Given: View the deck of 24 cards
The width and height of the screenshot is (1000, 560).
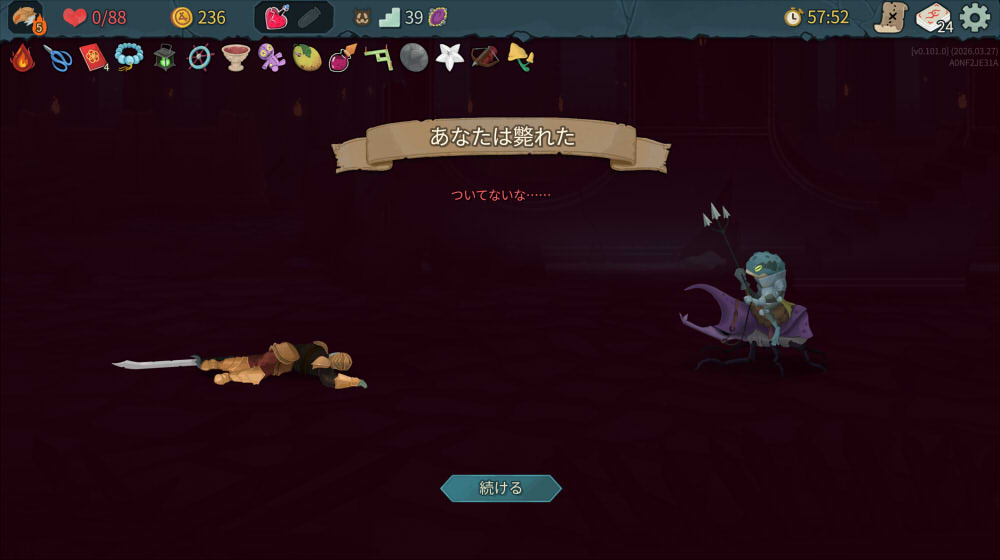Looking at the screenshot, I should click(933, 17).
